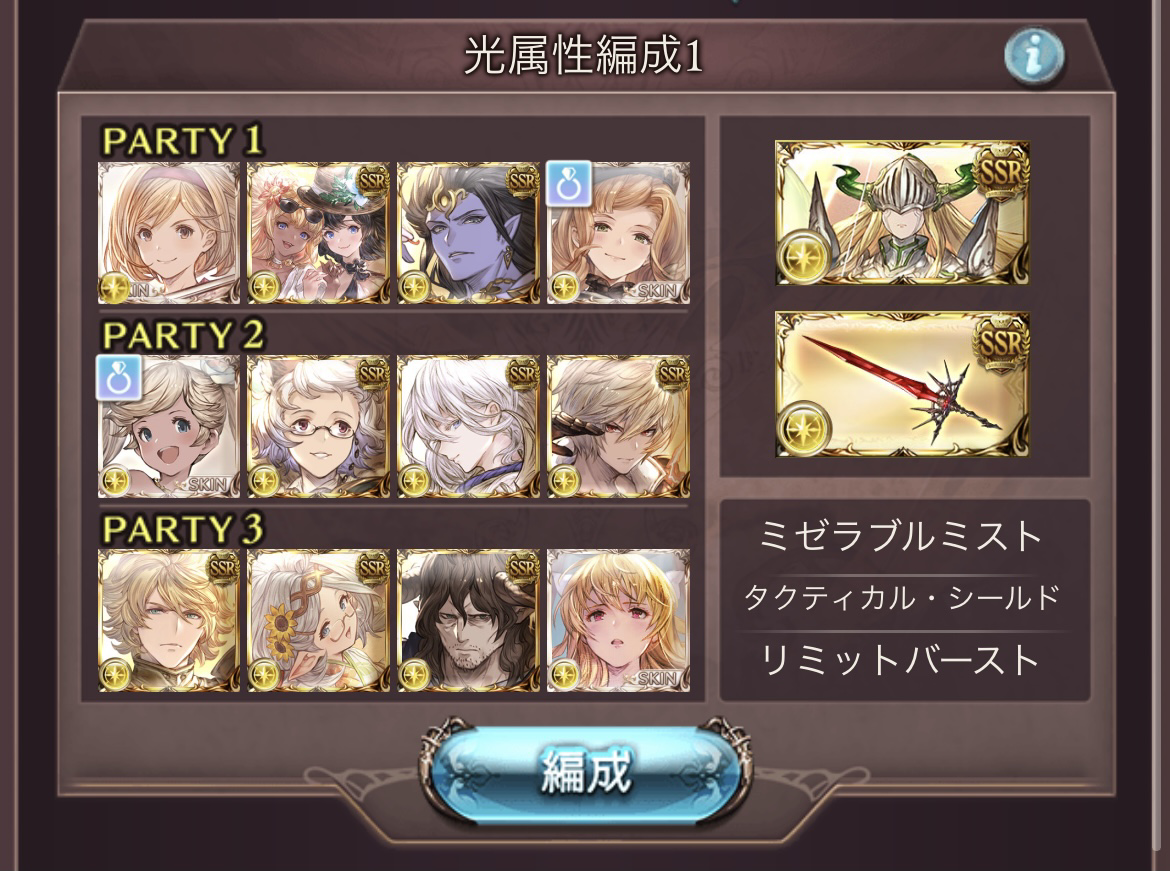The width and height of the screenshot is (1170, 871).
Task: Pick the タクティカル・シールド skill entry
Action: [902, 598]
